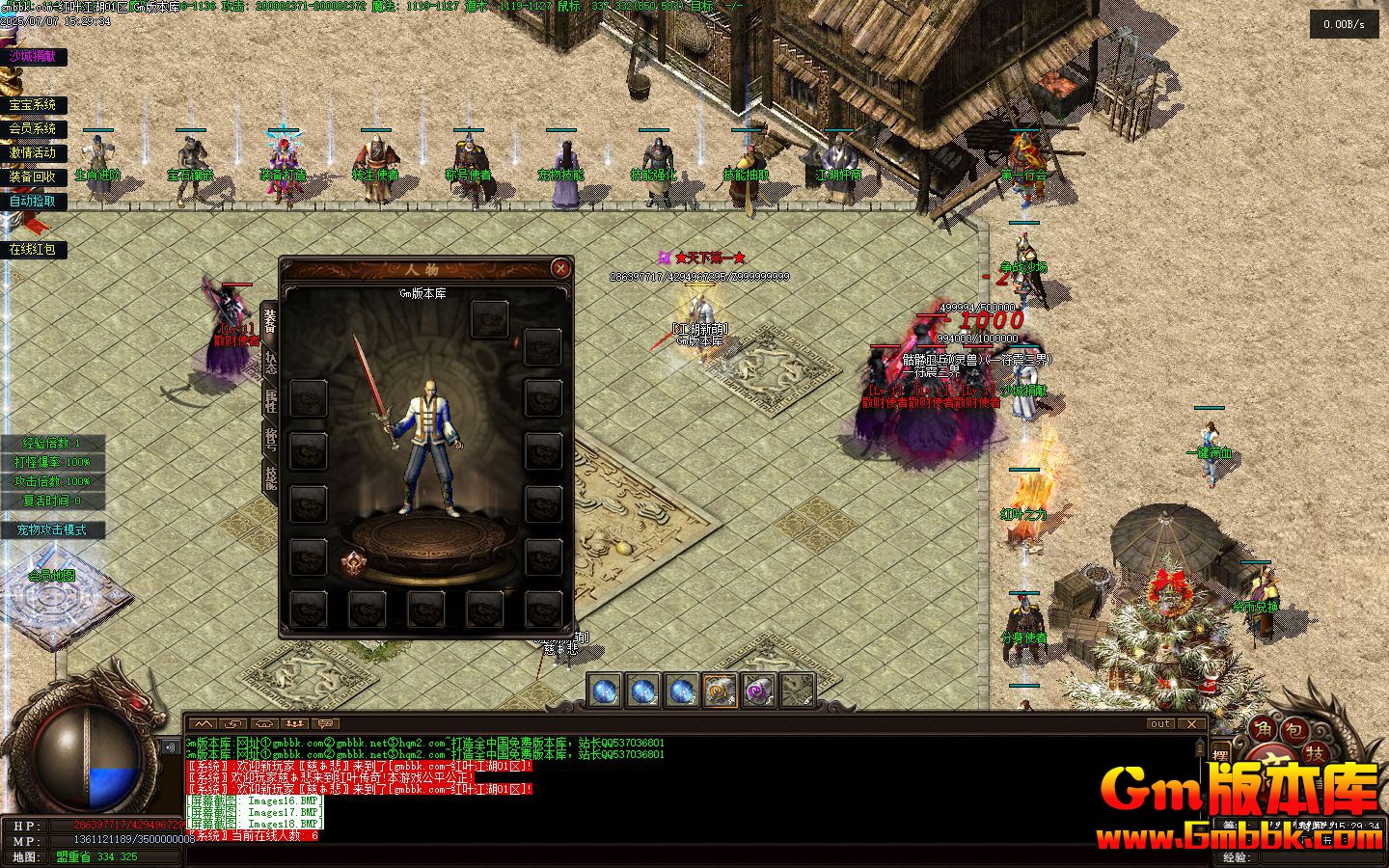Image resolution: width=1389 pixels, height=868 pixels.
Task: Open the 会员系统 membership menu
Action: [x=33, y=128]
